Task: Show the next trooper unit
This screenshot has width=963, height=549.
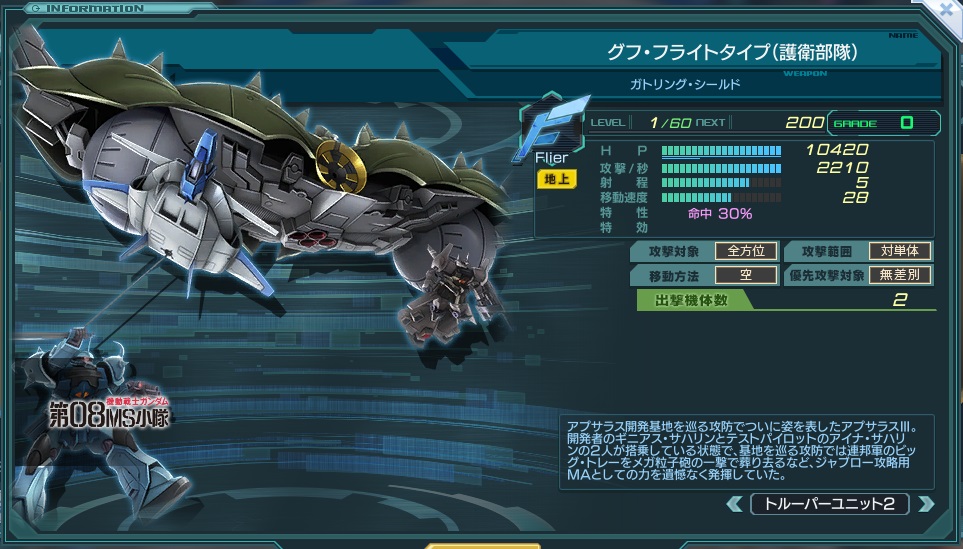Action: pyautogui.click(x=925, y=503)
